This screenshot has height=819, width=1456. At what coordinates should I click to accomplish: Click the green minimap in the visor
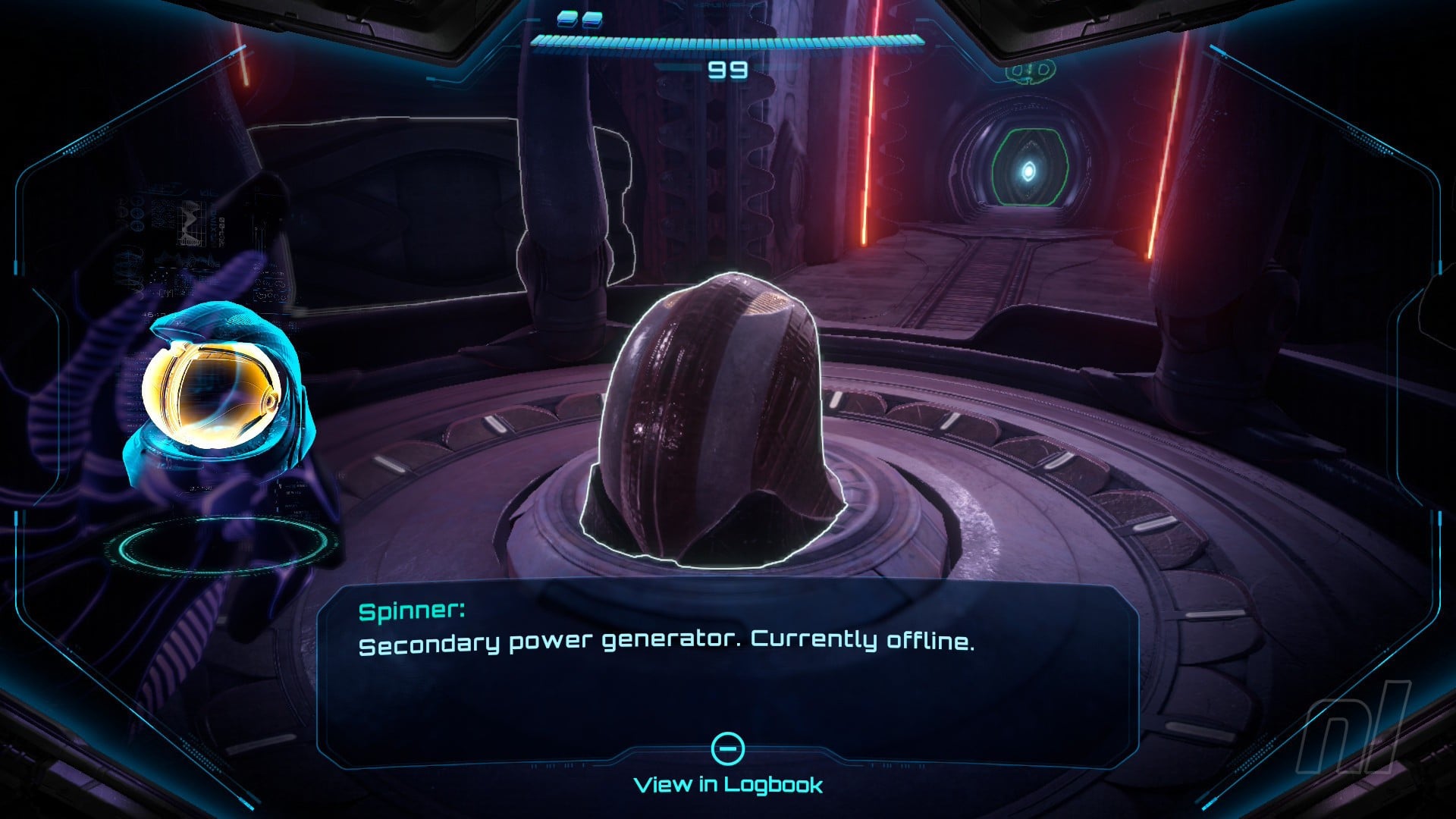[x=1031, y=72]
